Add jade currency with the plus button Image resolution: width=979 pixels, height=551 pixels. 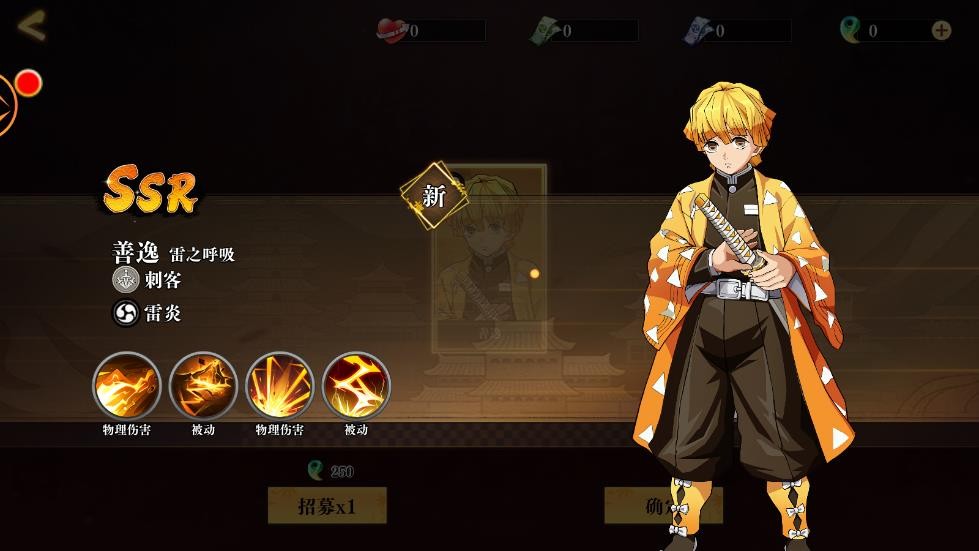[941, 30]
